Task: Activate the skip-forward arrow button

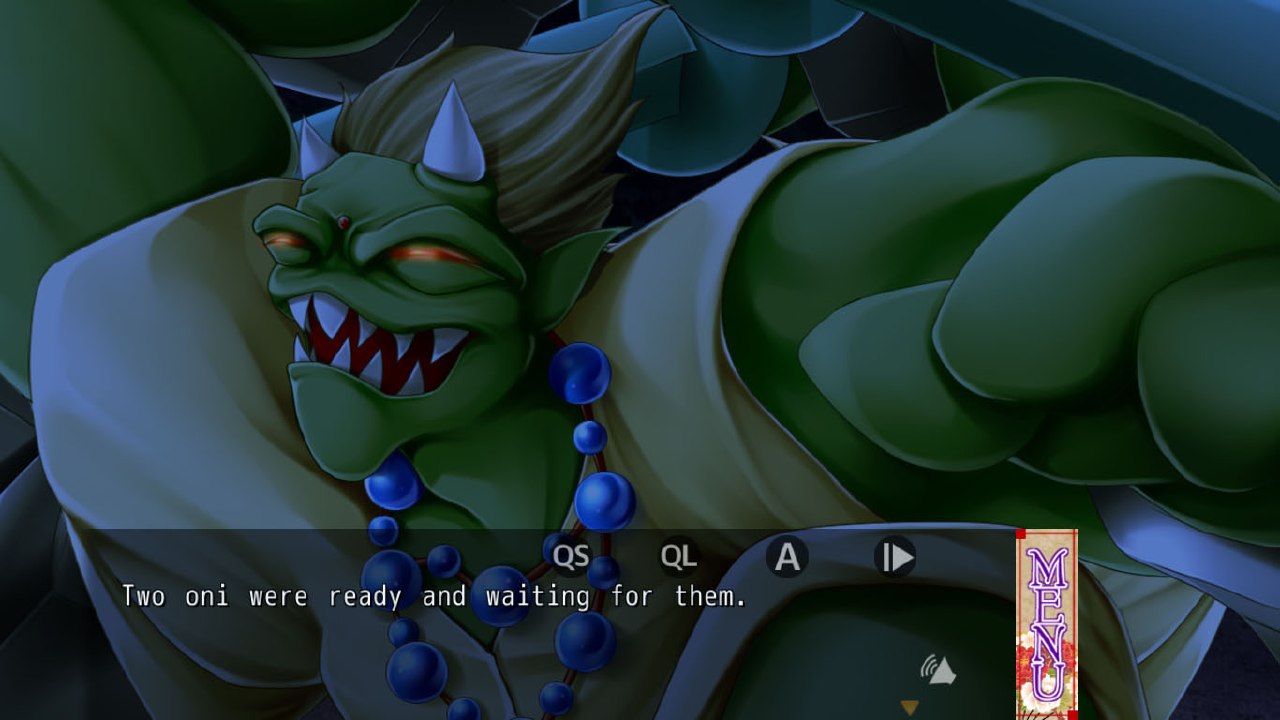Action: 895,557
